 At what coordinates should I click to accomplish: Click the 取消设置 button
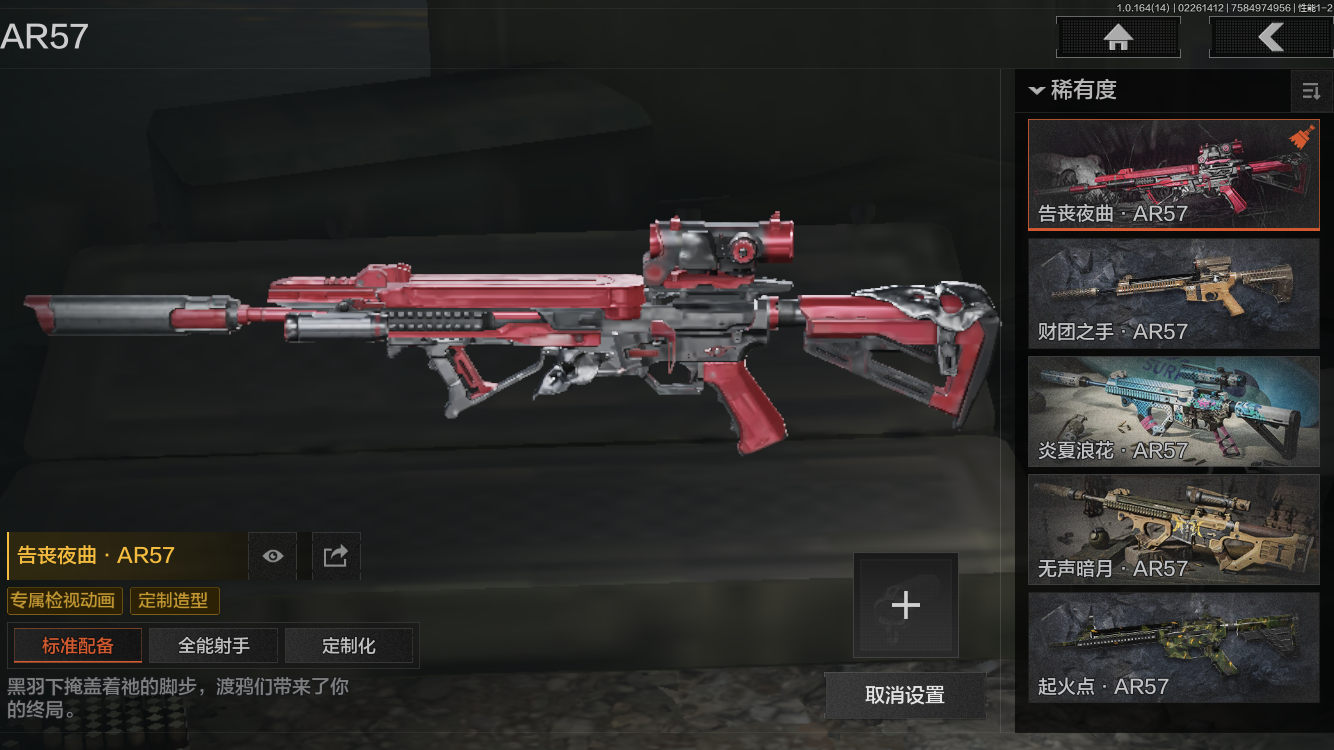pyautogui.click(x=904, y=695)
